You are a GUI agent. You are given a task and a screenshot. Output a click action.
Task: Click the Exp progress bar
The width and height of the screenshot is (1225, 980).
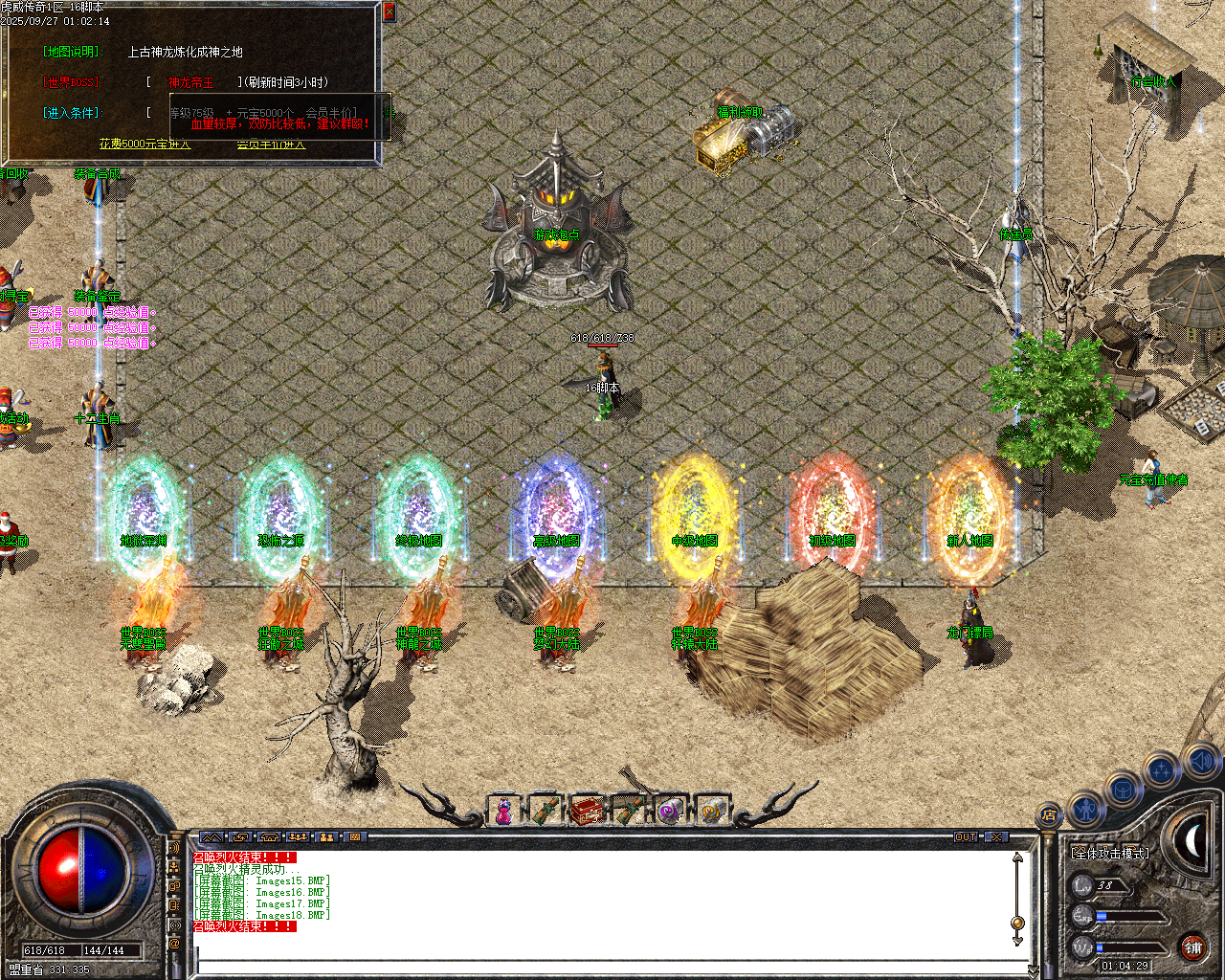coord(1128,917)
